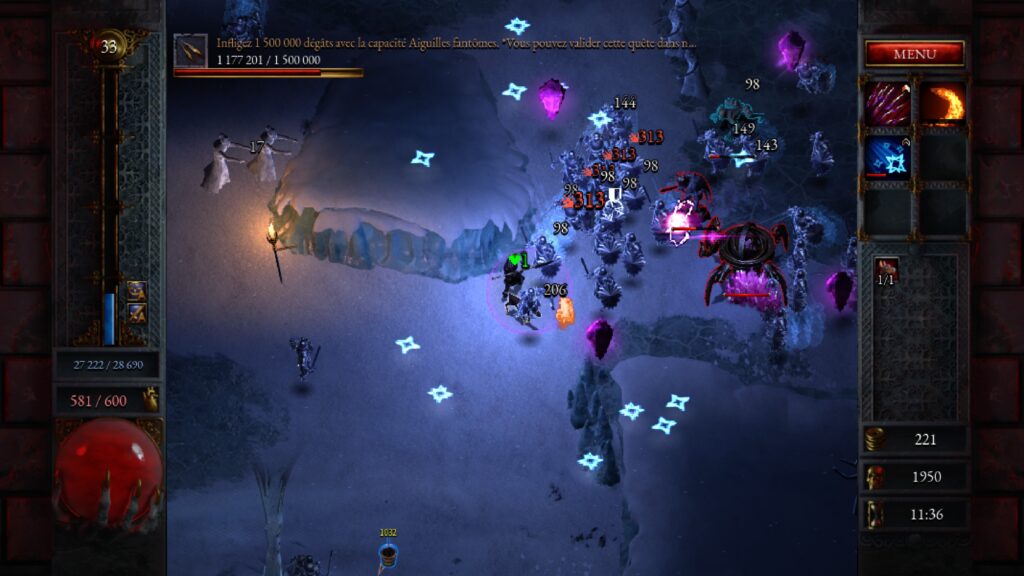Screen dimensions: 1024x576
Task: Trigger the blue shuriken star ability
Action: (888, 158)
